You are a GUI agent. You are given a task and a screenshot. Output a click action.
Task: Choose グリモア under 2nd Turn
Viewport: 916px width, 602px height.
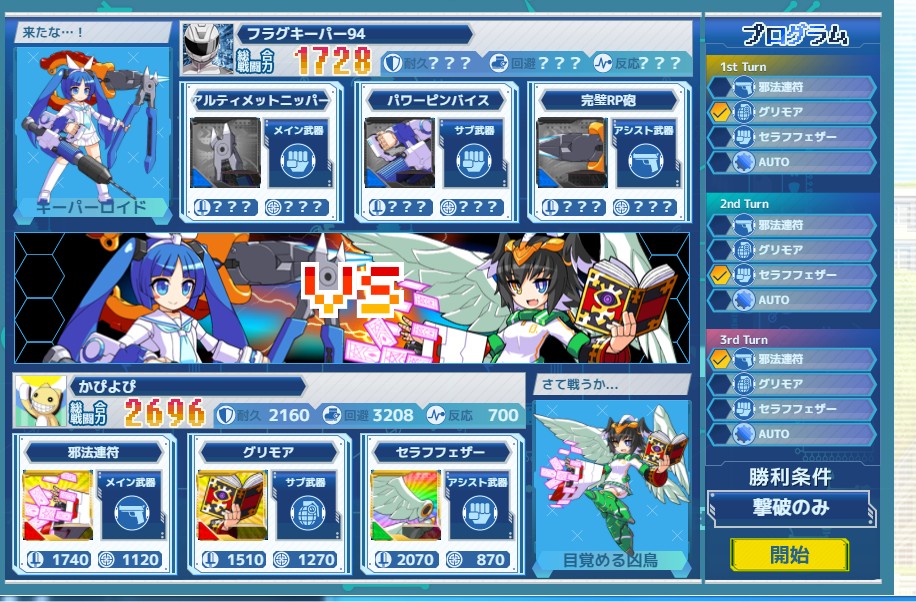[x=792, y=250]
